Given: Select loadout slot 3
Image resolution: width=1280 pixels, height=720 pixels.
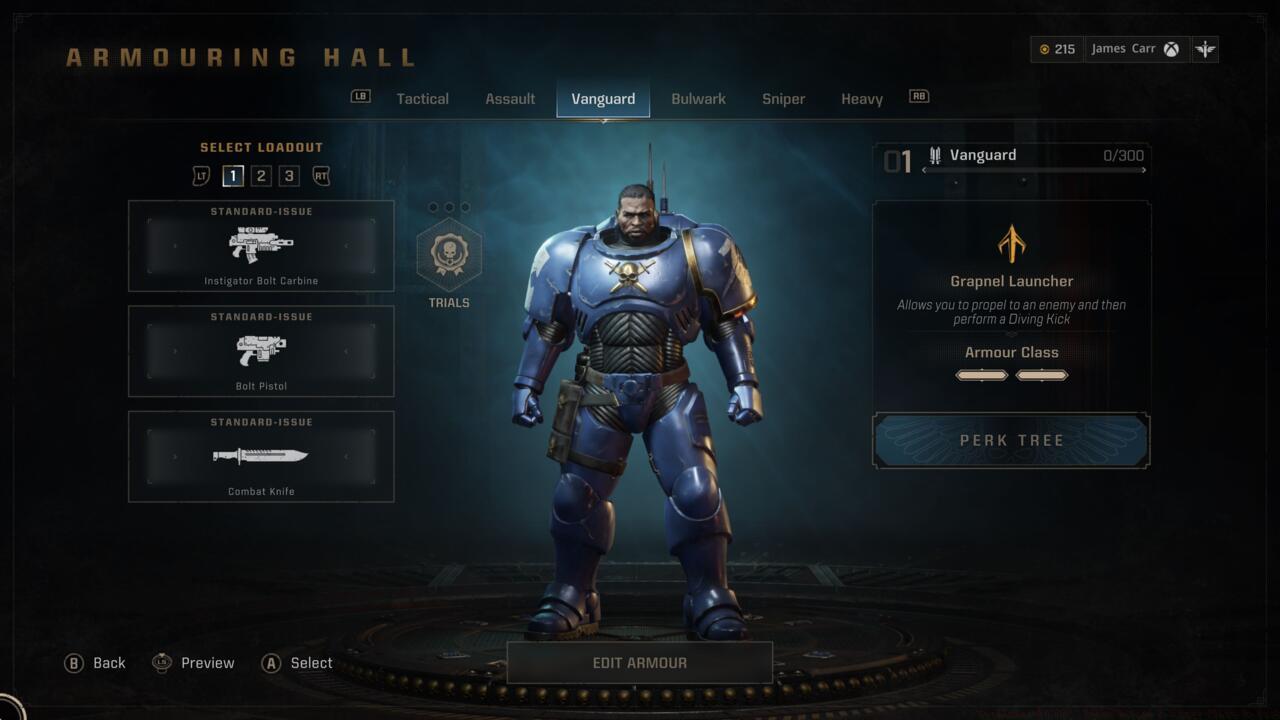Looking at the screenshot, I should pos(288,175).
